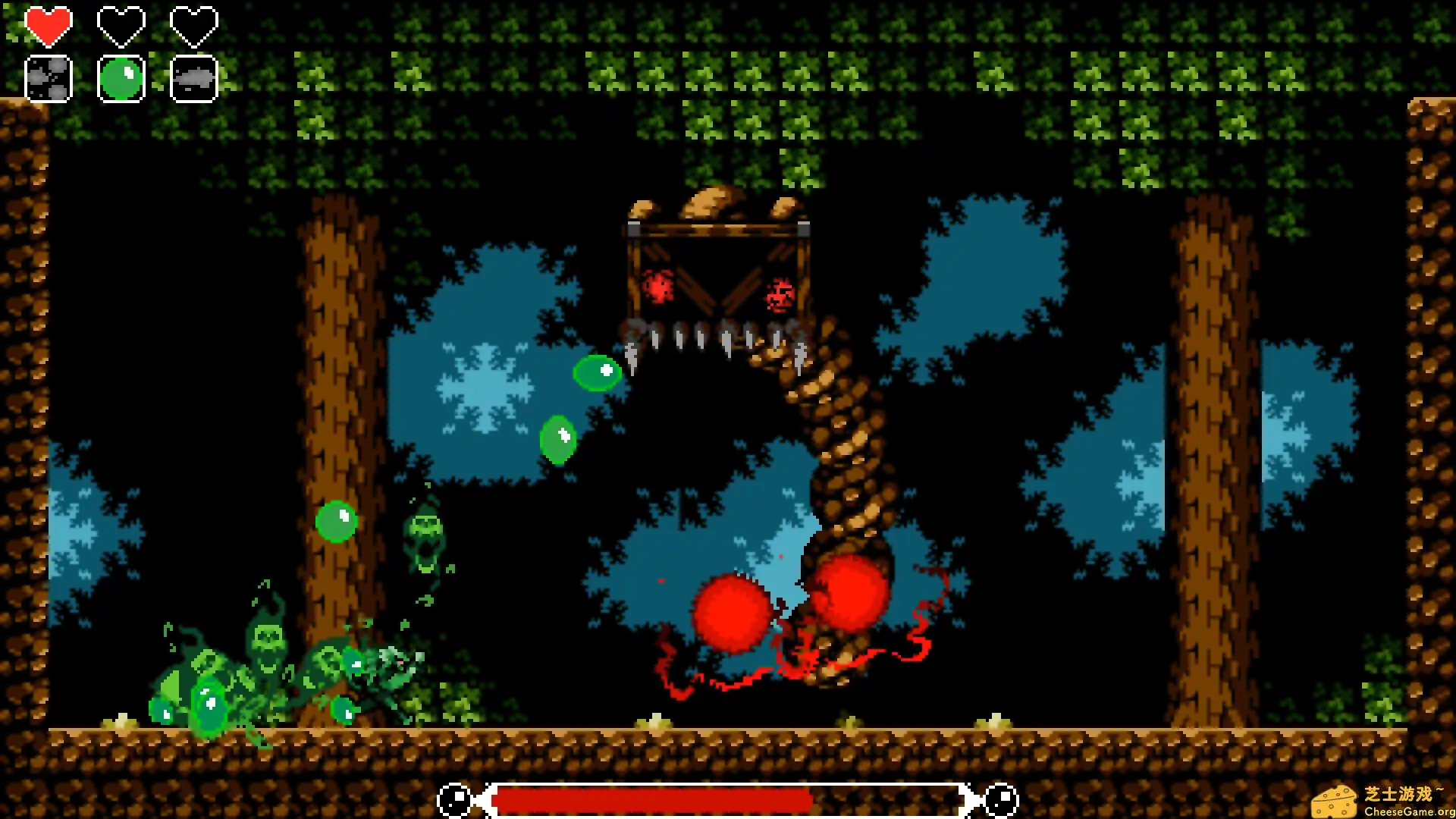
Task: Click the left eyeball beside the boss bar
Action: point(455,799)
